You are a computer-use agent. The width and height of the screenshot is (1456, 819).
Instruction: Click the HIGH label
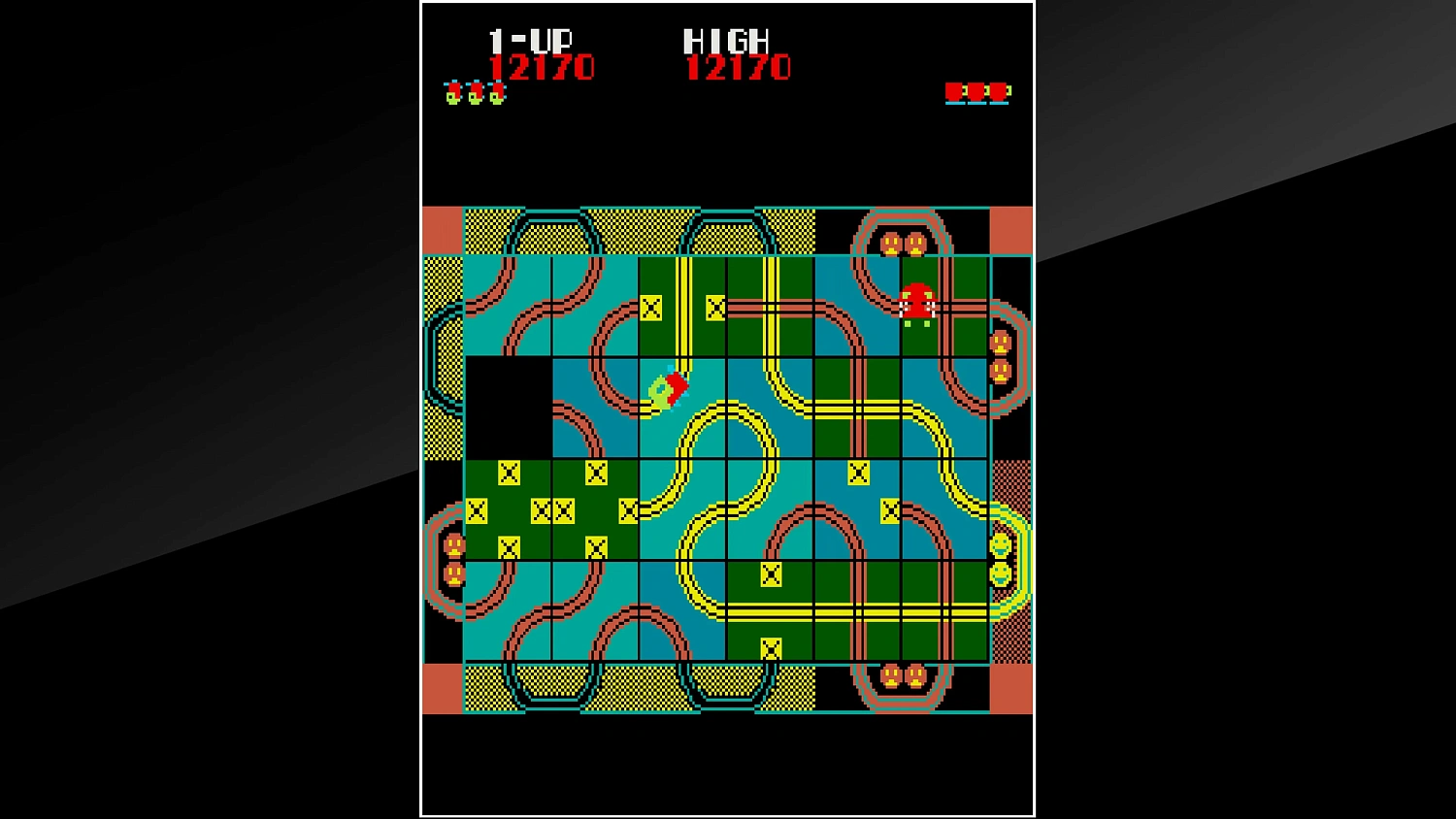click(726, 41)
